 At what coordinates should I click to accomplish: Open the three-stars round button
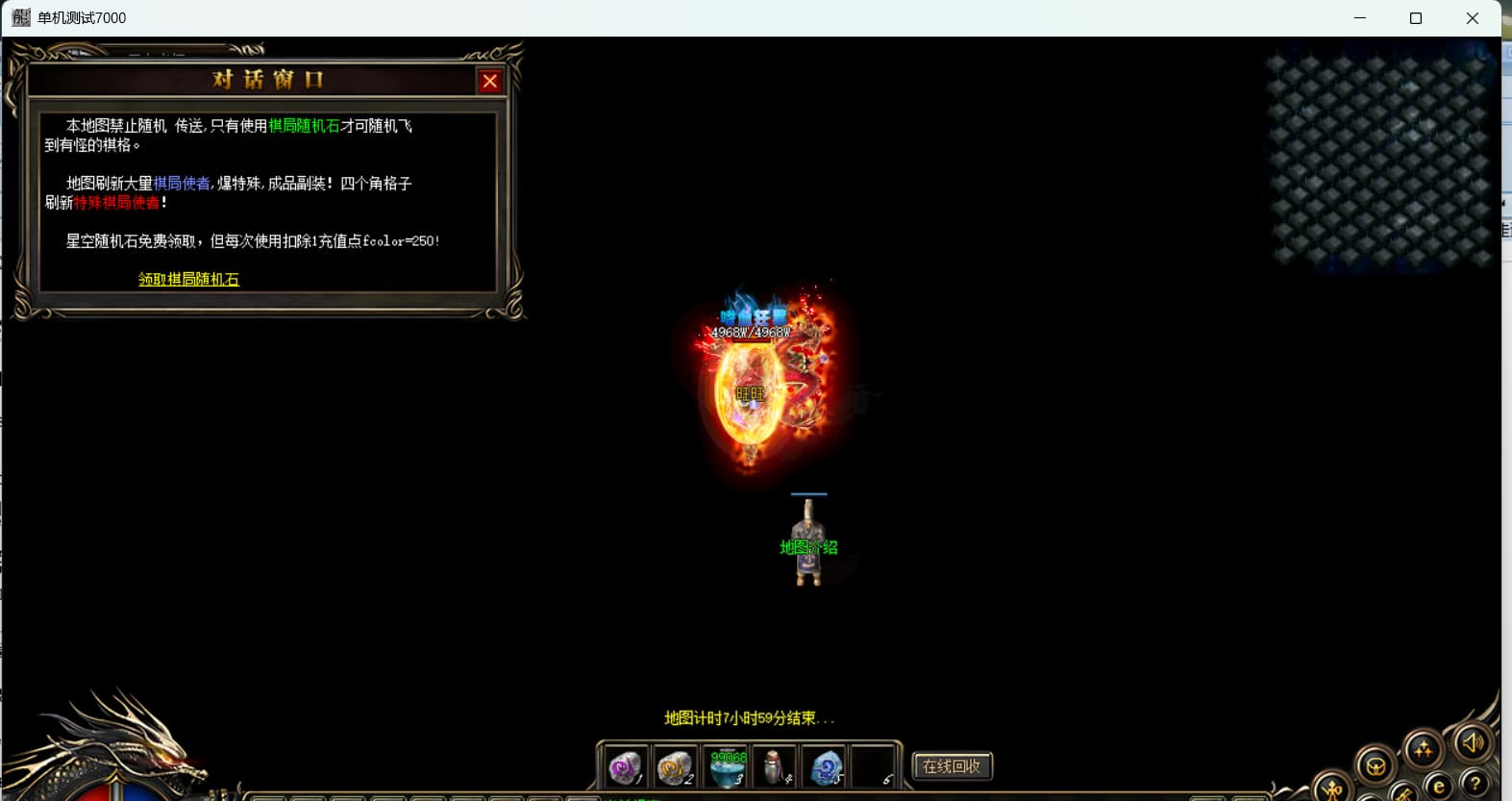pyautogui.click(x=1423, y=749)
